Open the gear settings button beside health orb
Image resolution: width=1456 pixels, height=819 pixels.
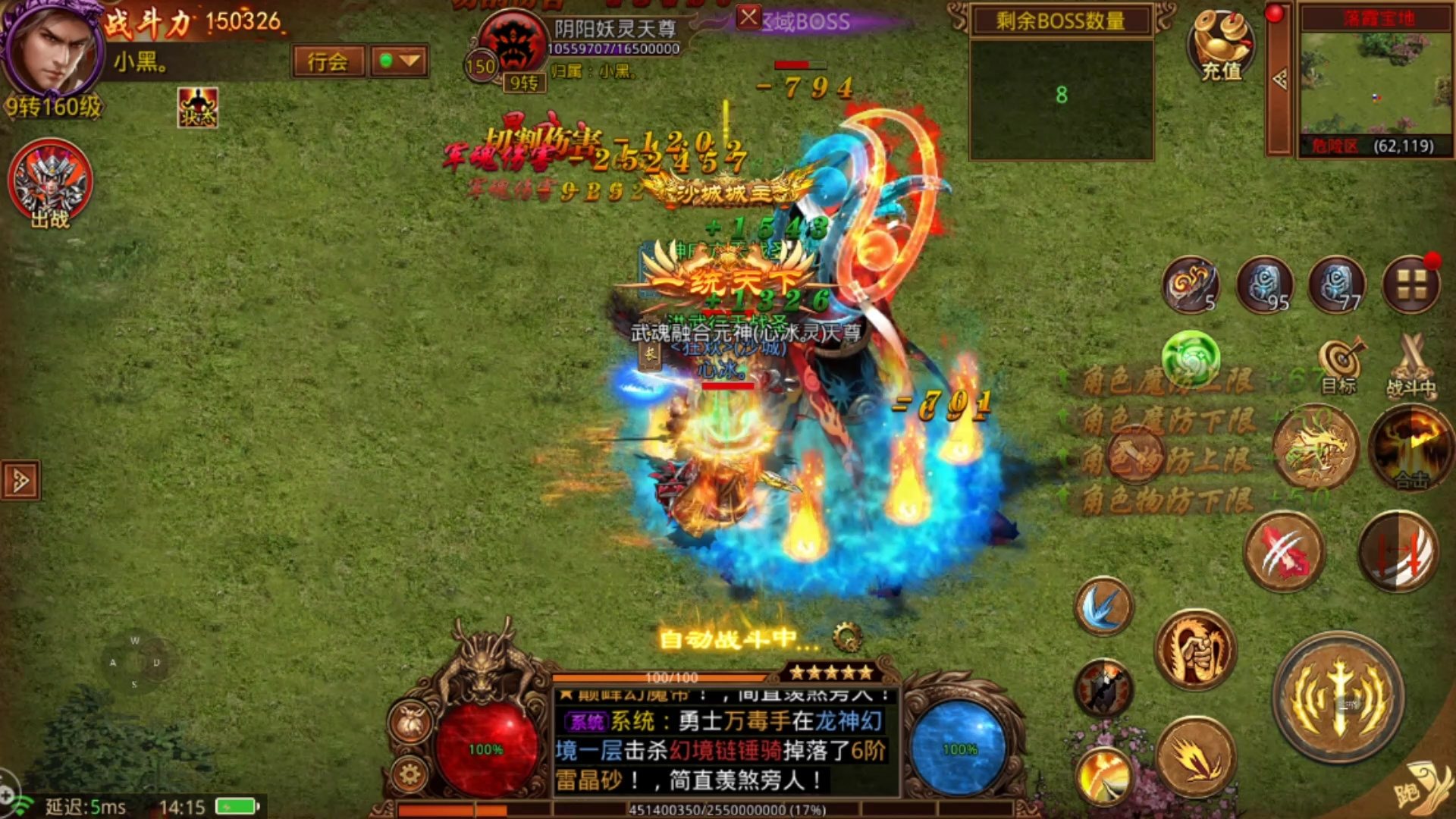click(x=410, y=775)
